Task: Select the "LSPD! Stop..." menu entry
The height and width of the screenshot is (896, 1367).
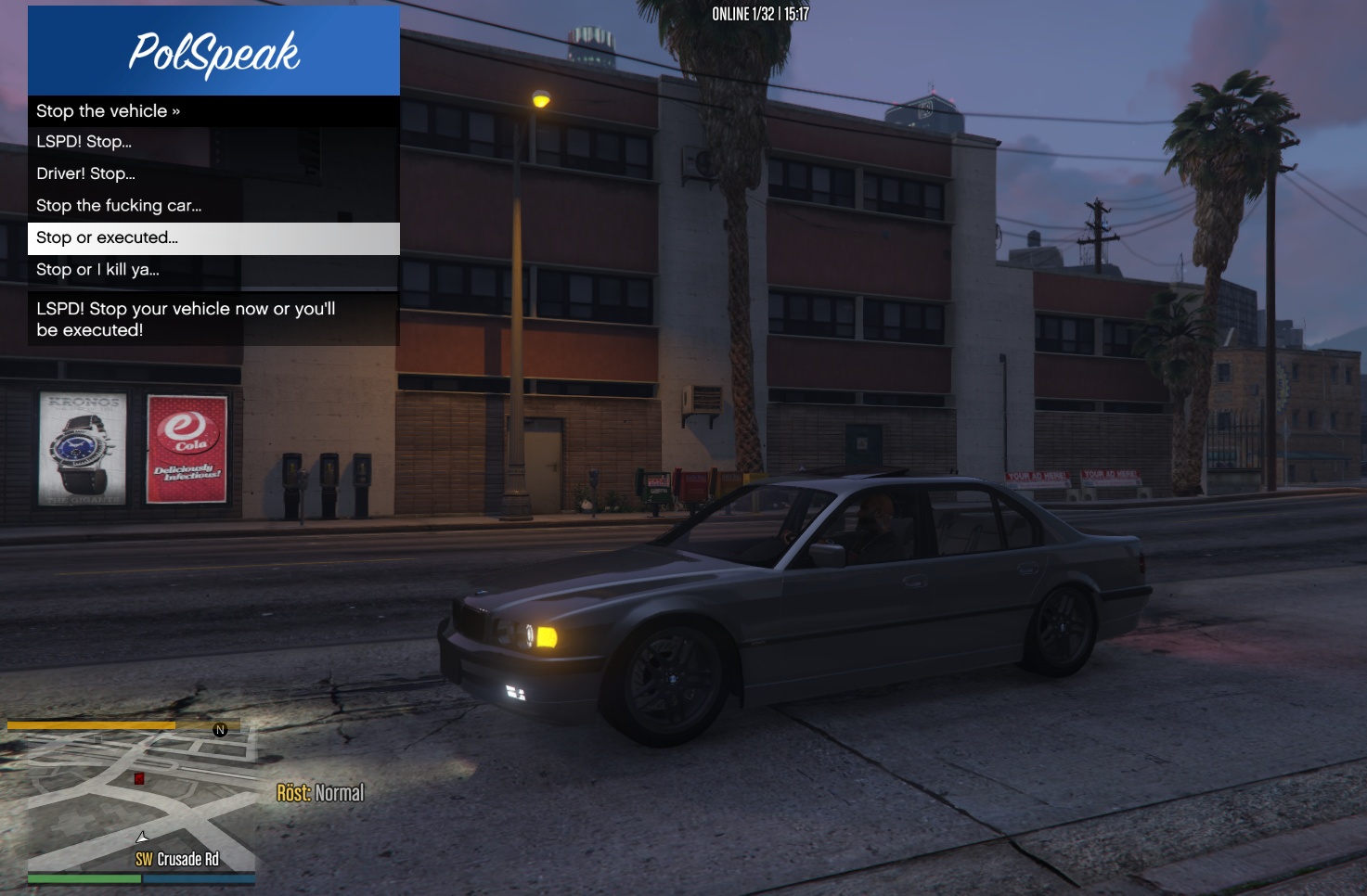Action: tap(213, 142)
